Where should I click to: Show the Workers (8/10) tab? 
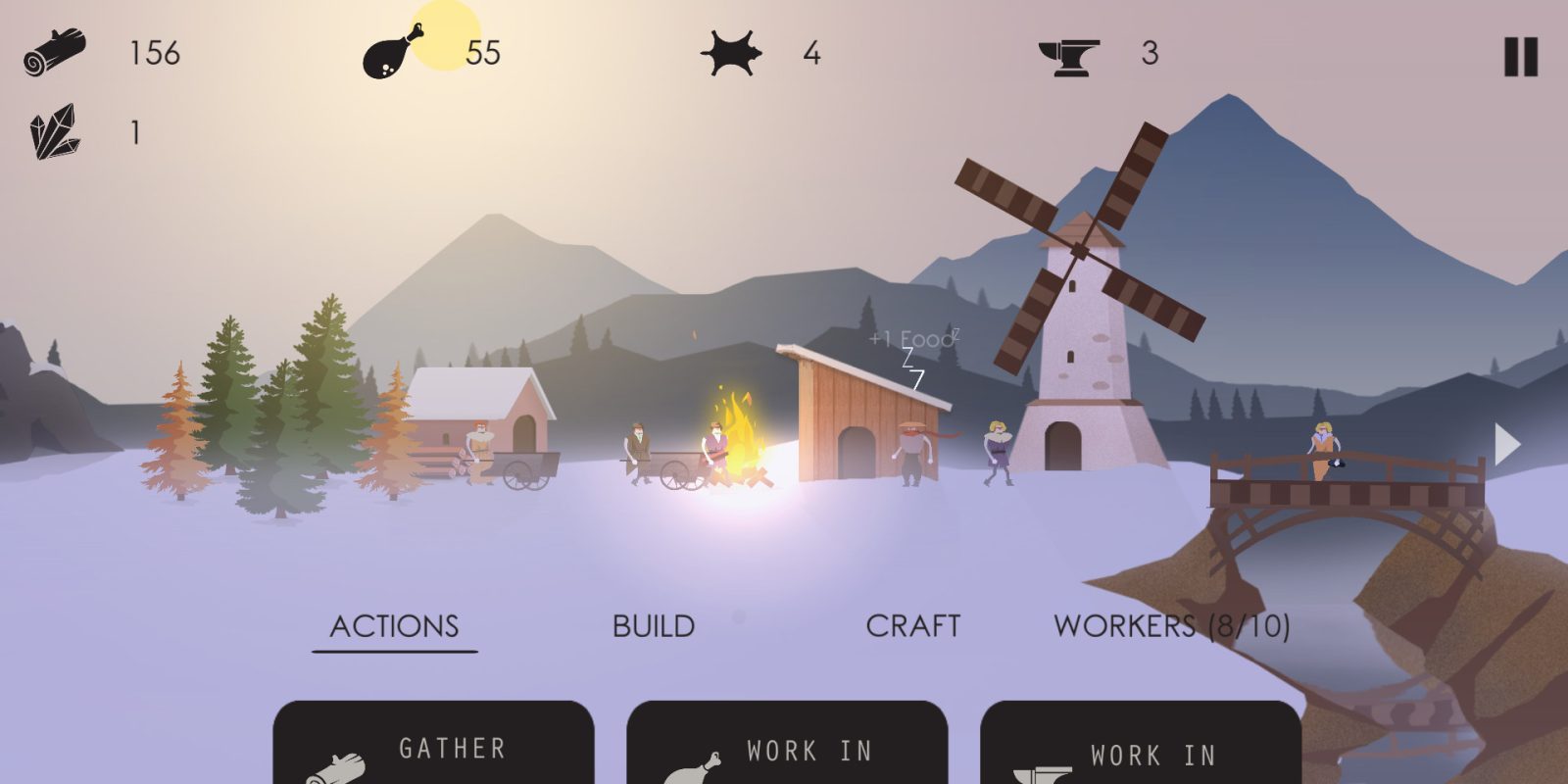tap(1171, 626)
